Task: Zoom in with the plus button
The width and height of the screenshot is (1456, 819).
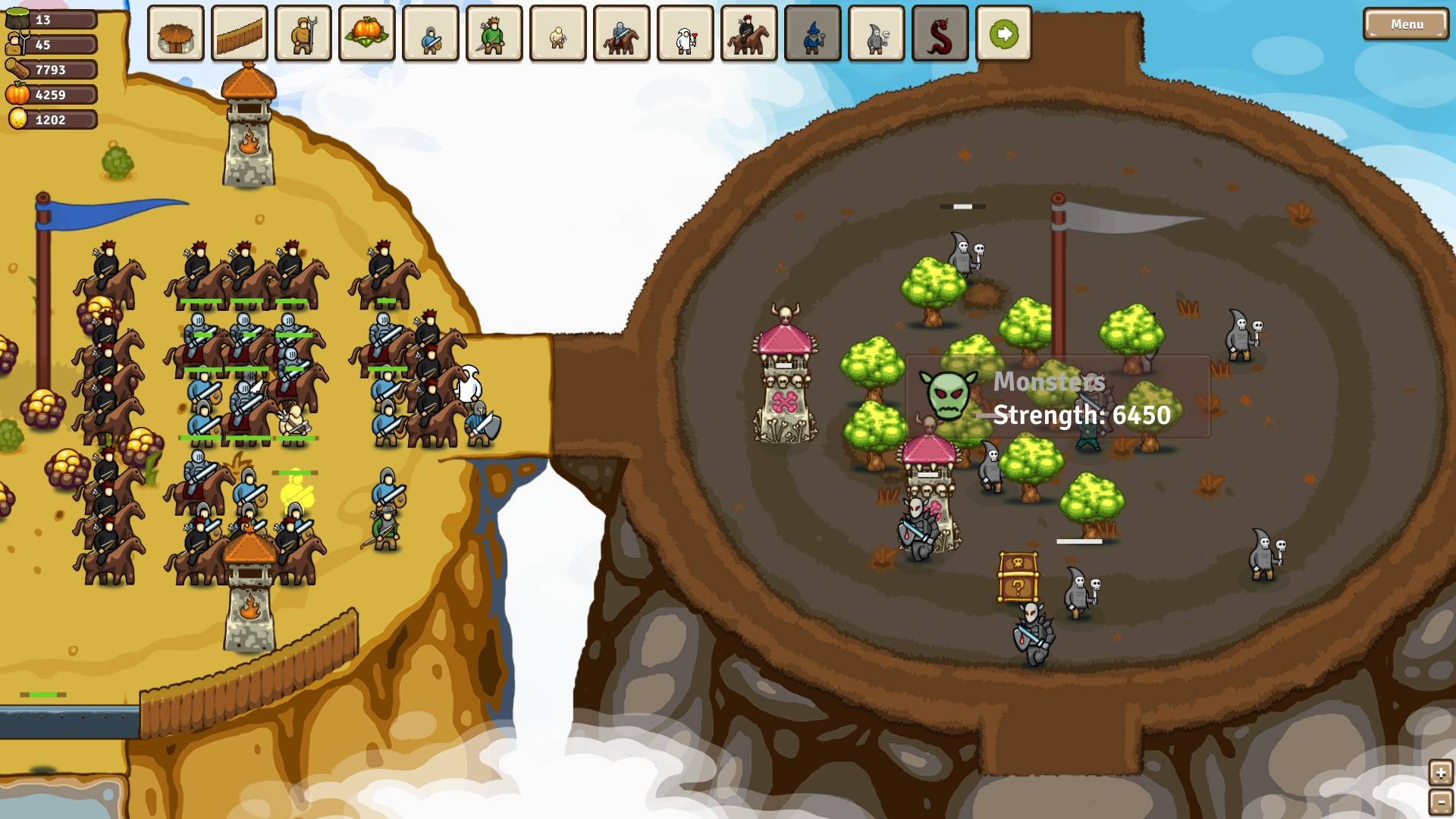Action: 1440,773
